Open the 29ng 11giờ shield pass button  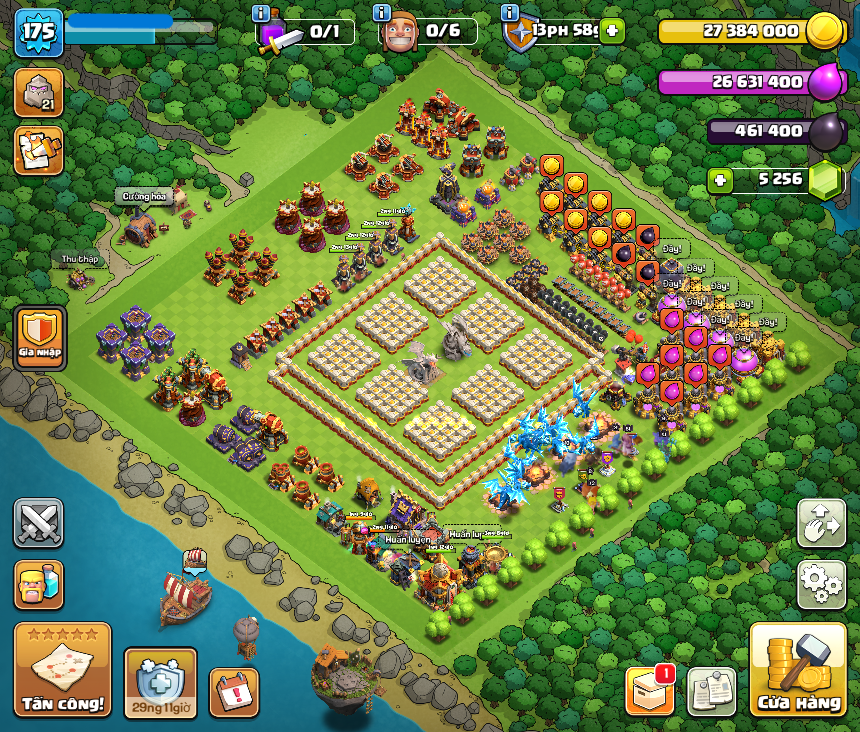[160, 683]
